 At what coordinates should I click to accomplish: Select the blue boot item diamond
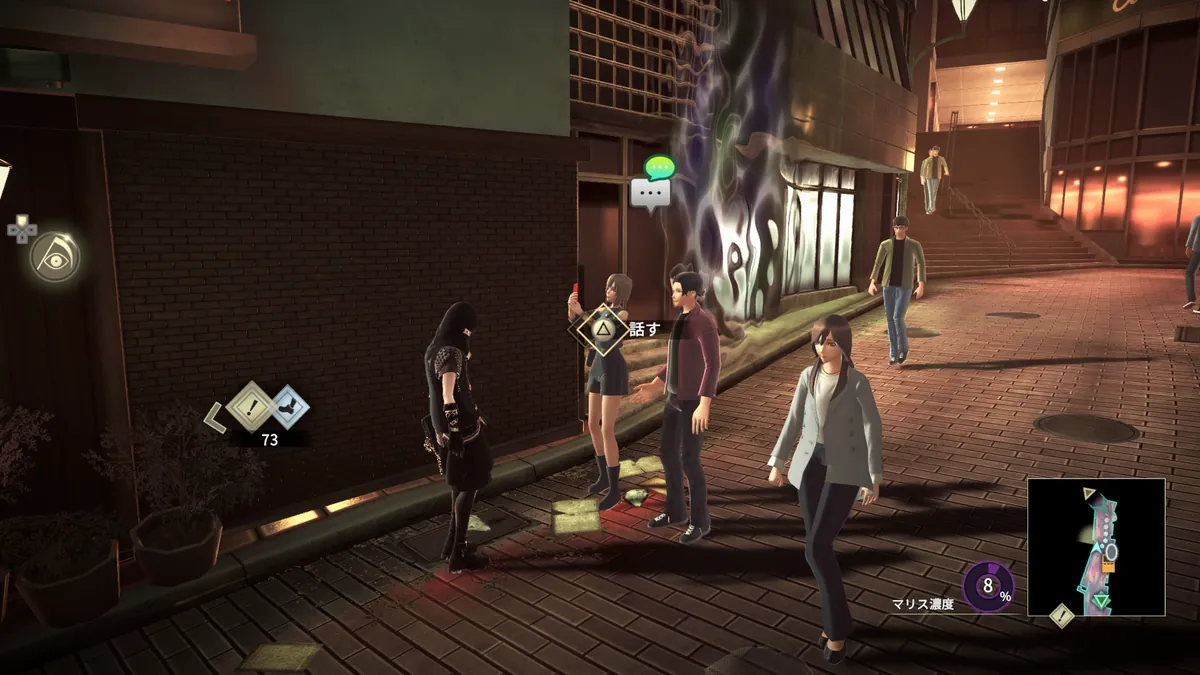click(289, 406)
